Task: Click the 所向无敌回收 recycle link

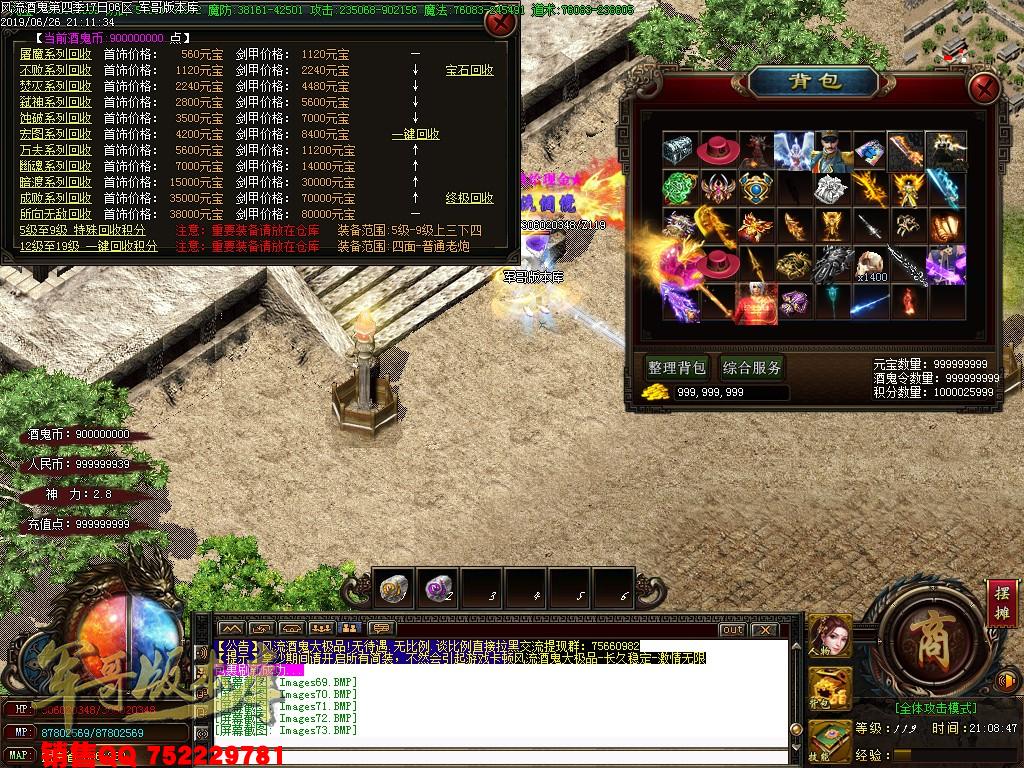Action: 55,214
